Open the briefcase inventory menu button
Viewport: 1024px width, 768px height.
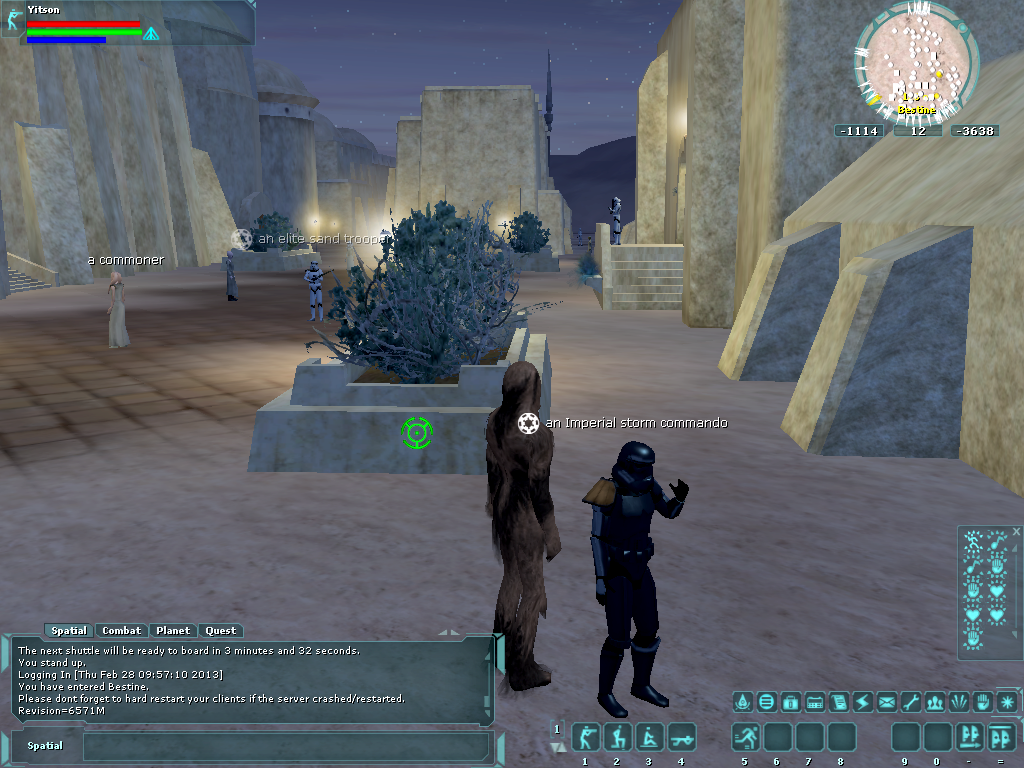pyautogui.click(x=791, y=702)
